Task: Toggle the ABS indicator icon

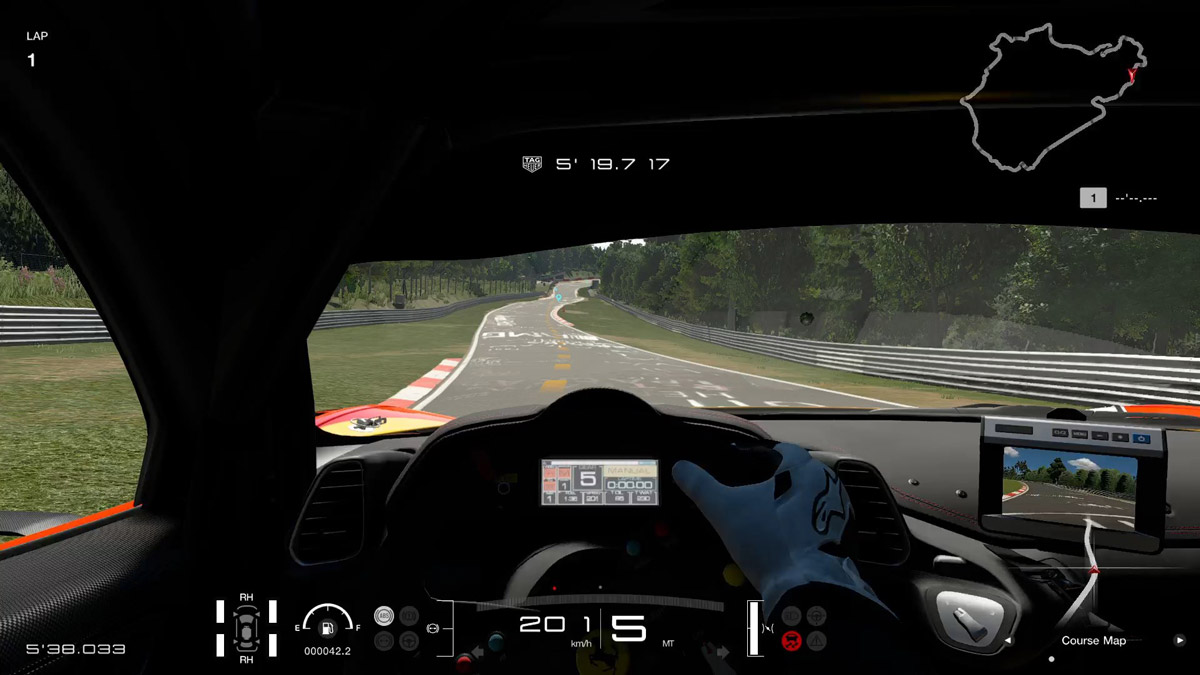Action: [x=383, y=616]
